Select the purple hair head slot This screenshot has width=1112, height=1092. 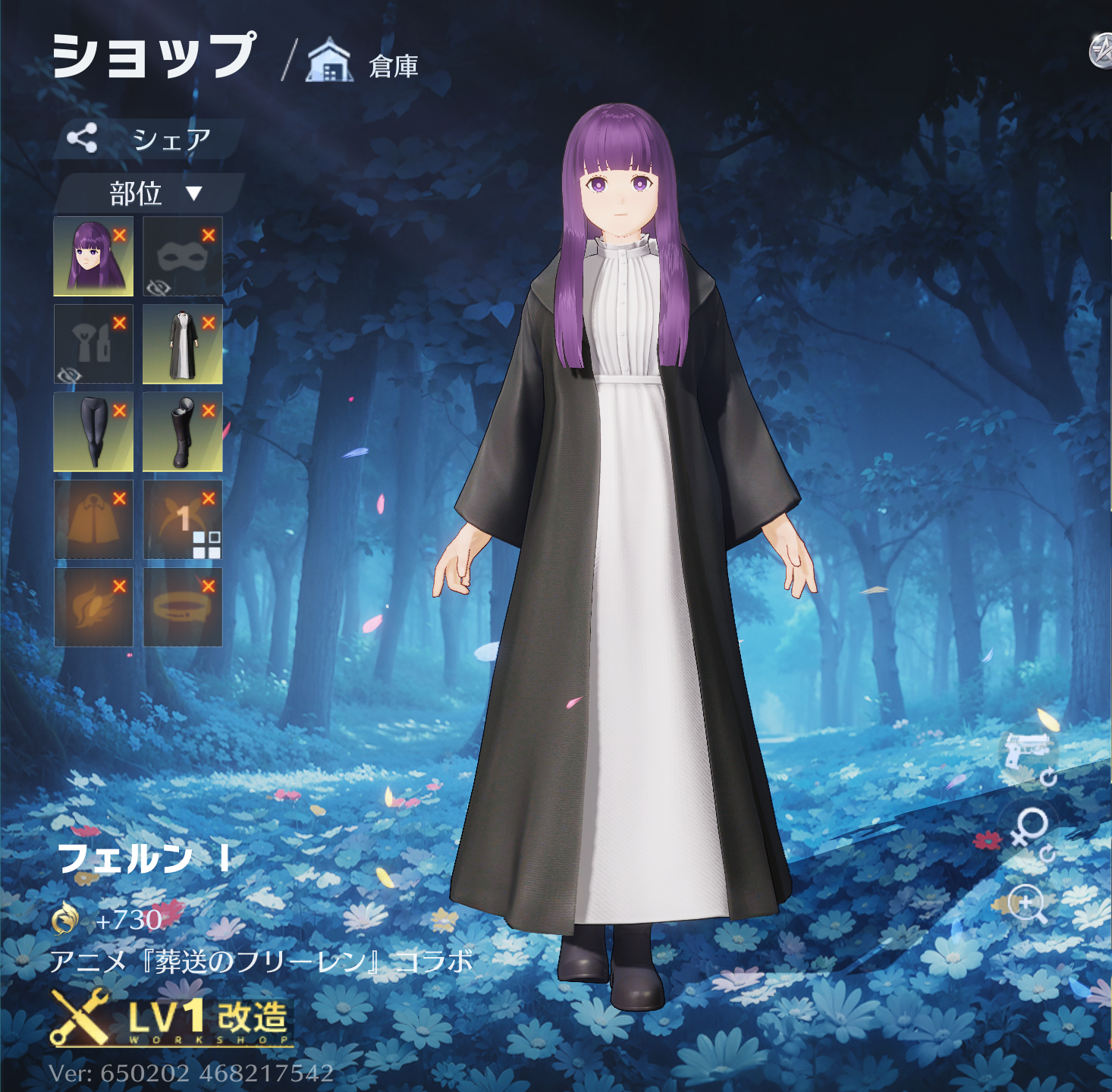coord(93,256)
